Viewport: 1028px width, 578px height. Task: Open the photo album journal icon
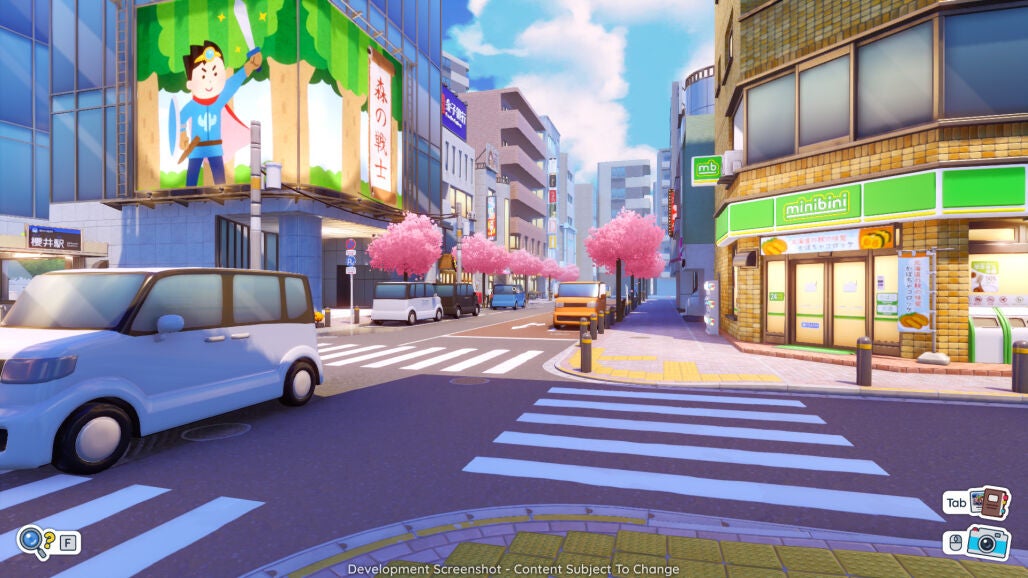[990, 502]
